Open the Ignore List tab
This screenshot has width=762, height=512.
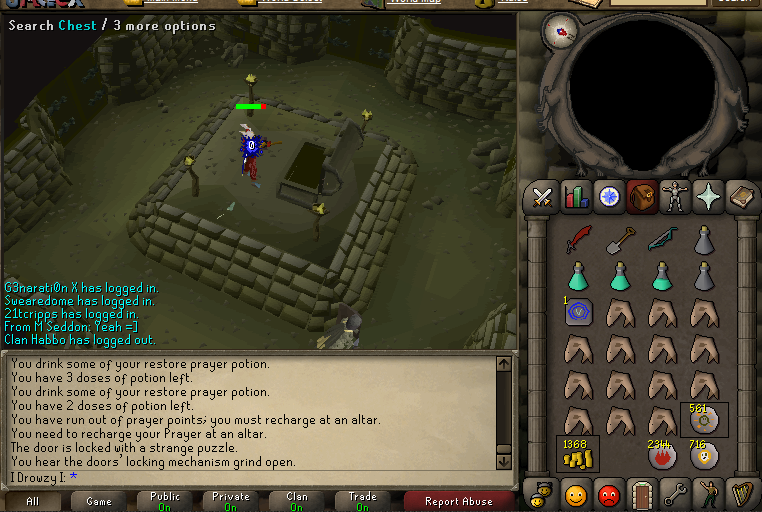(x=609, y=494)
